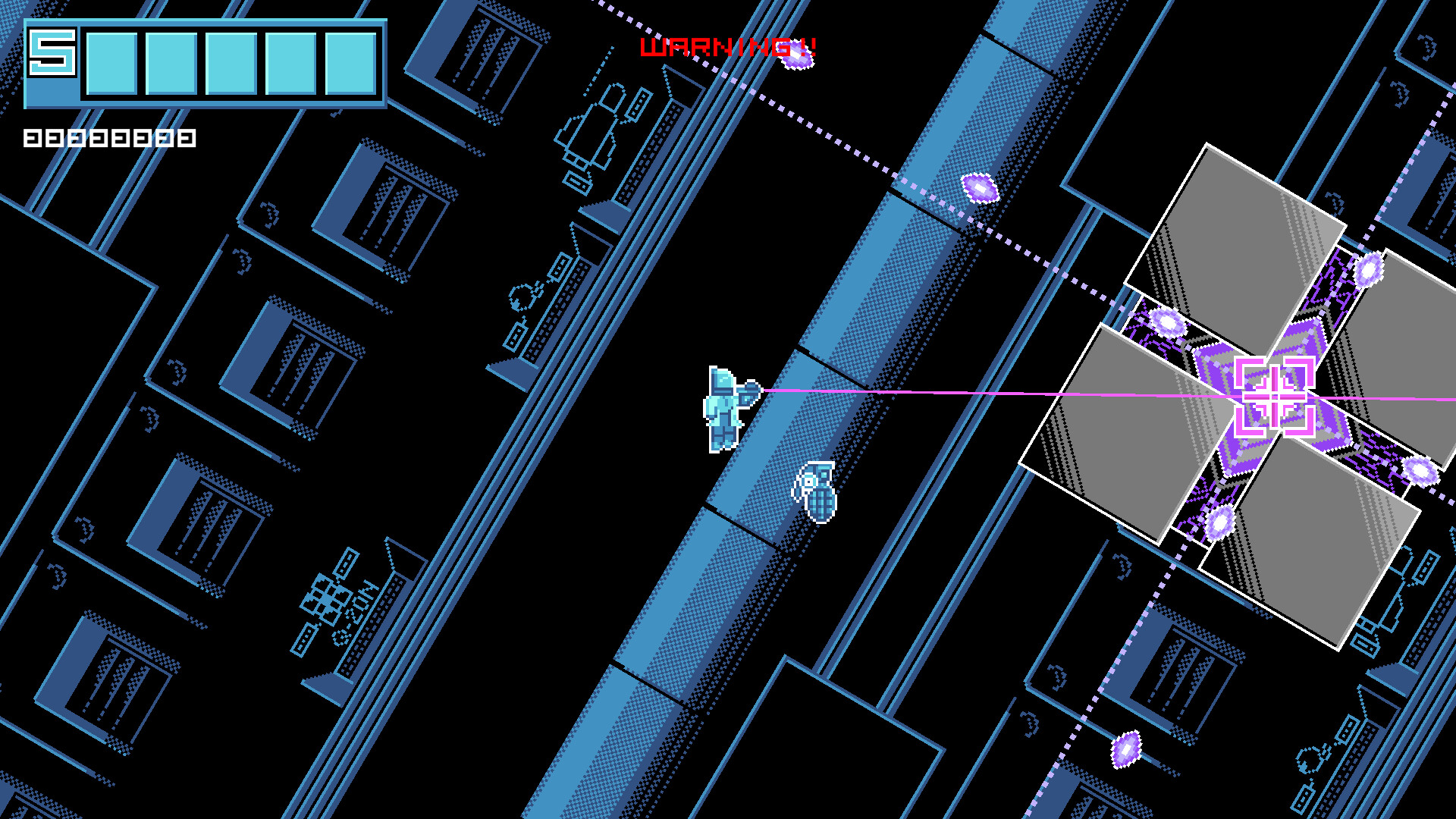Toggle the middle grenade square indicator
1456x819 pixels.
pos(99,138)
